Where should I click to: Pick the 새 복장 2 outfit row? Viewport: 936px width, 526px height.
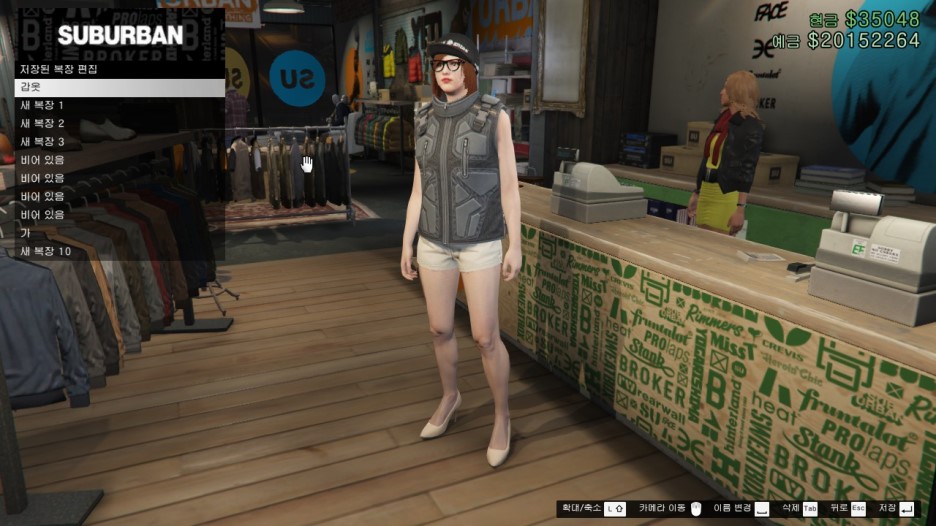click(x=119, y=124)
